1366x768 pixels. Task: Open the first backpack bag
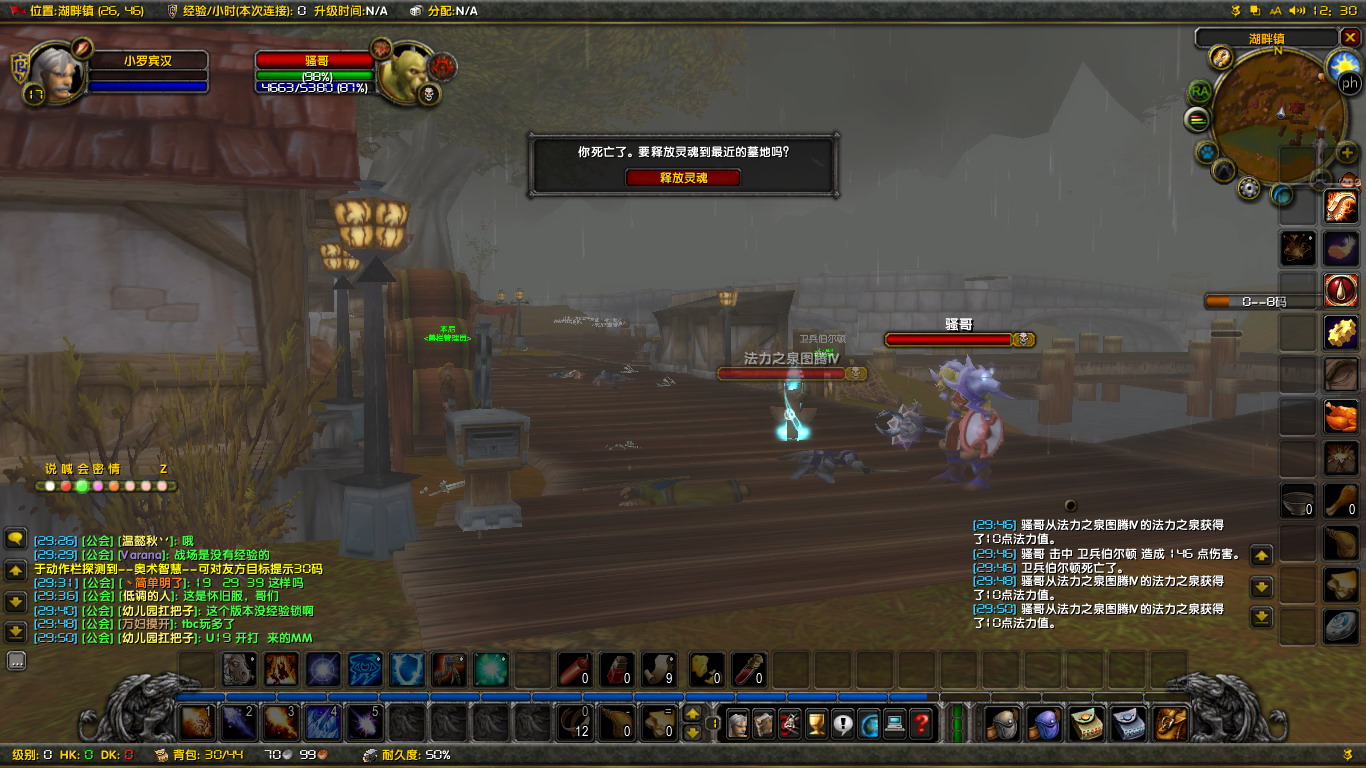pos(1171,723)
